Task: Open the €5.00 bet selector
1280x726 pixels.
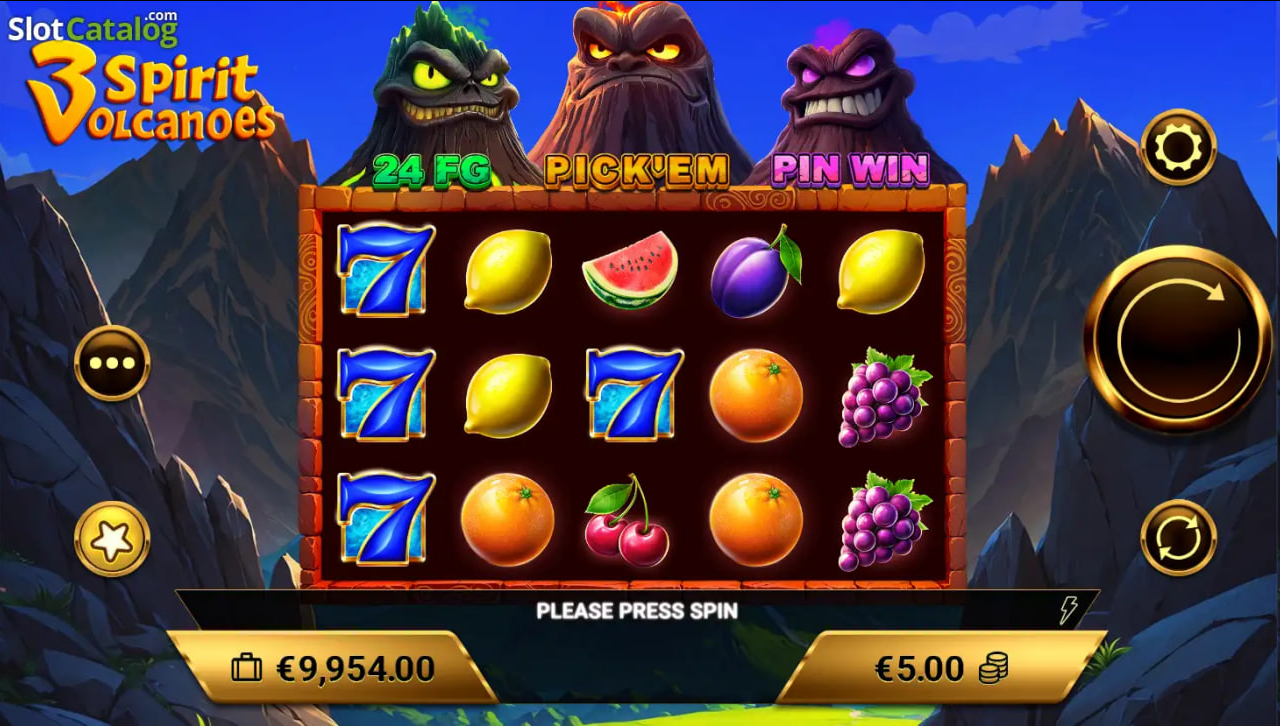Action: pyautogui.click(x=940, y=668)
